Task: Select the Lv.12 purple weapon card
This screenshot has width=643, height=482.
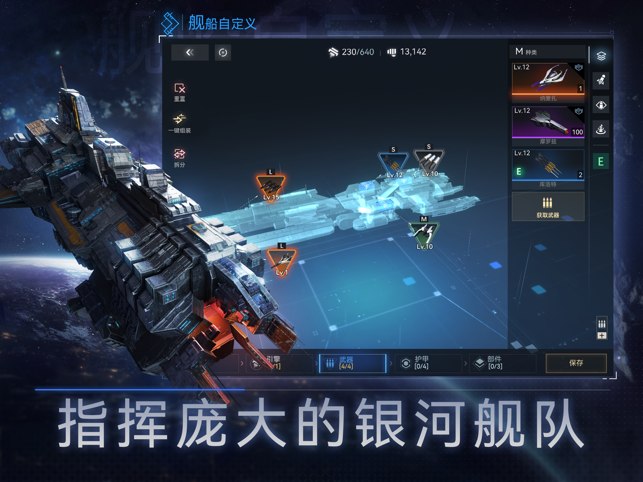Action: tap(548, 121)
